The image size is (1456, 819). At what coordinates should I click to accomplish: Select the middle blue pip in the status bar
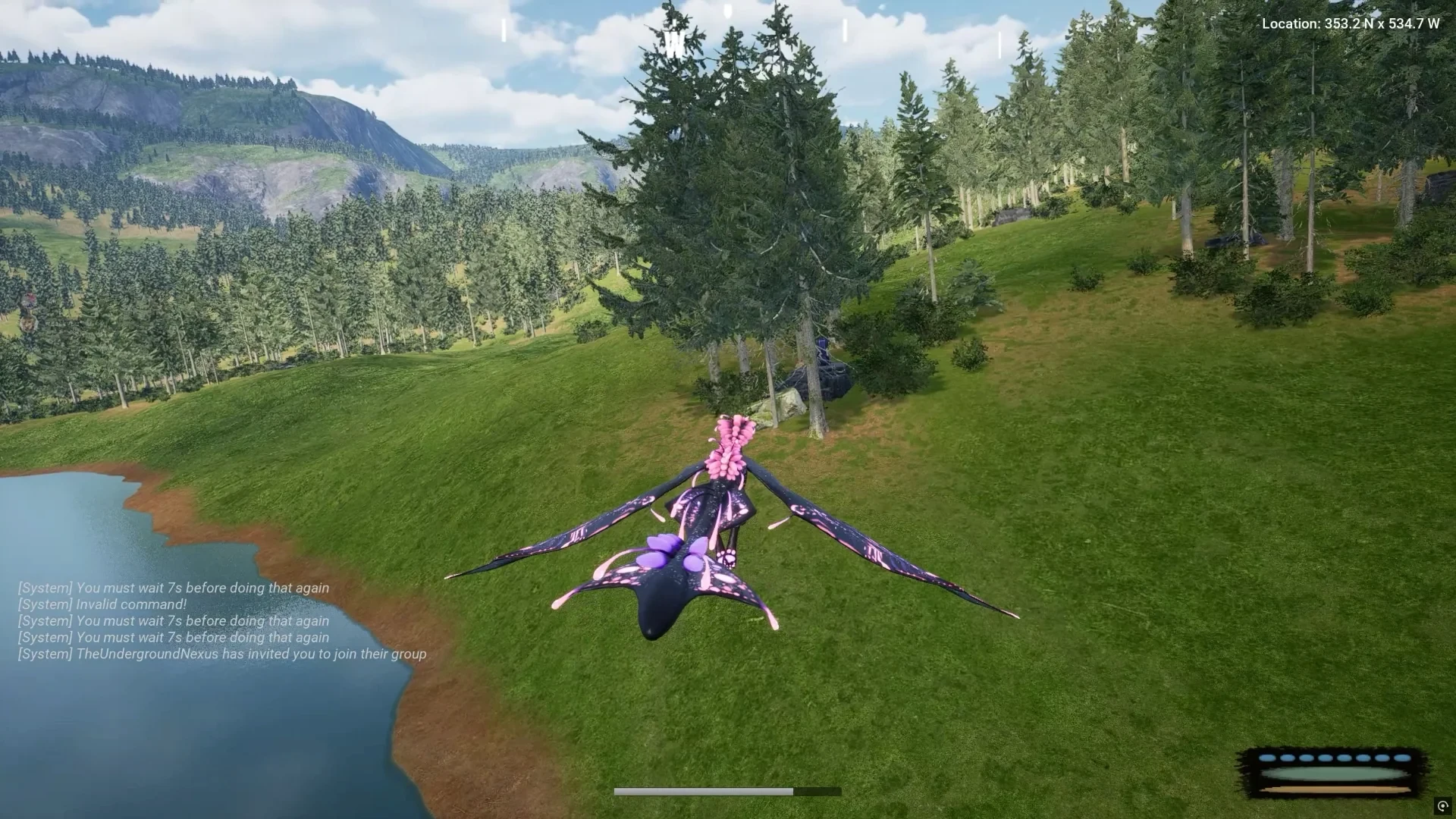(1335, 758)
